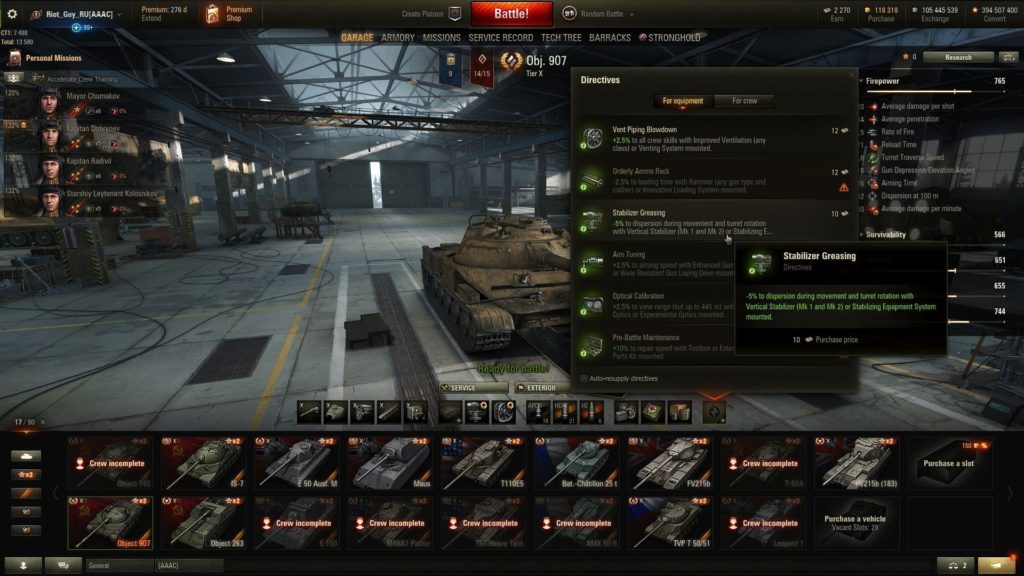
Task: Go to the Tech Tree screen
Action: click(x=561, y=38)
